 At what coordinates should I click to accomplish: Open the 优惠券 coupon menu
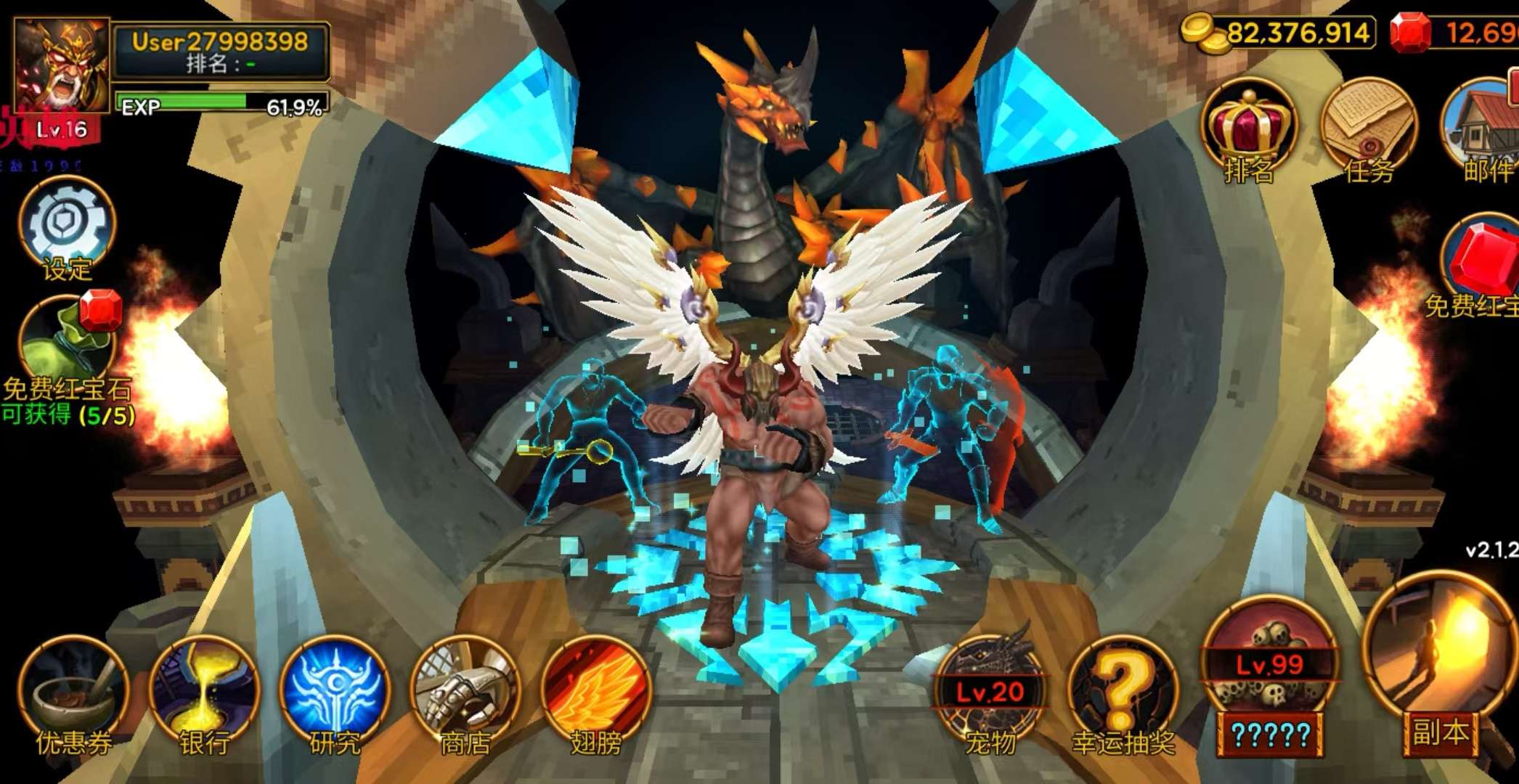[73, 693]
